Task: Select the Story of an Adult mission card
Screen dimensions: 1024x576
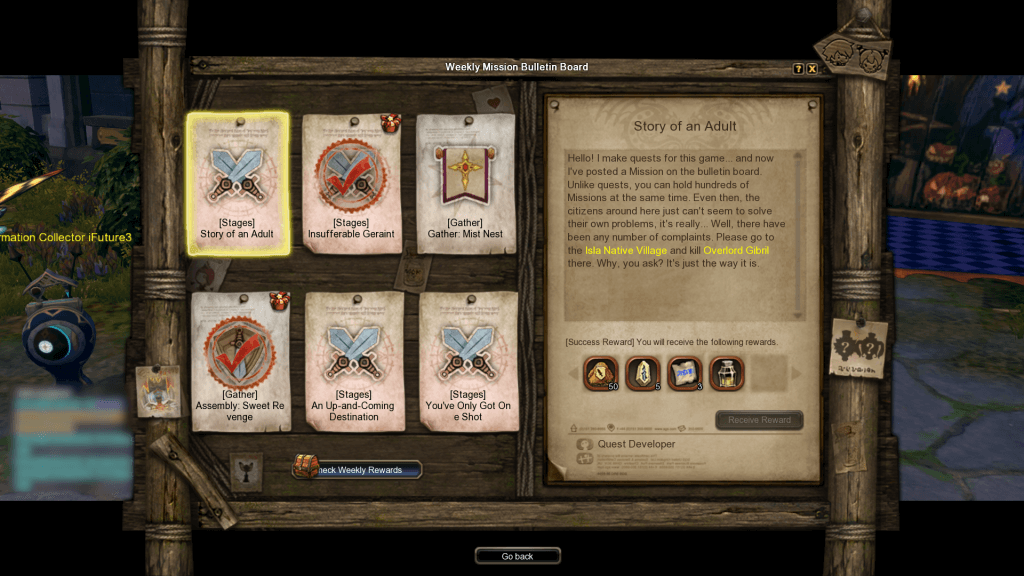Action: (x=237, y=182)
